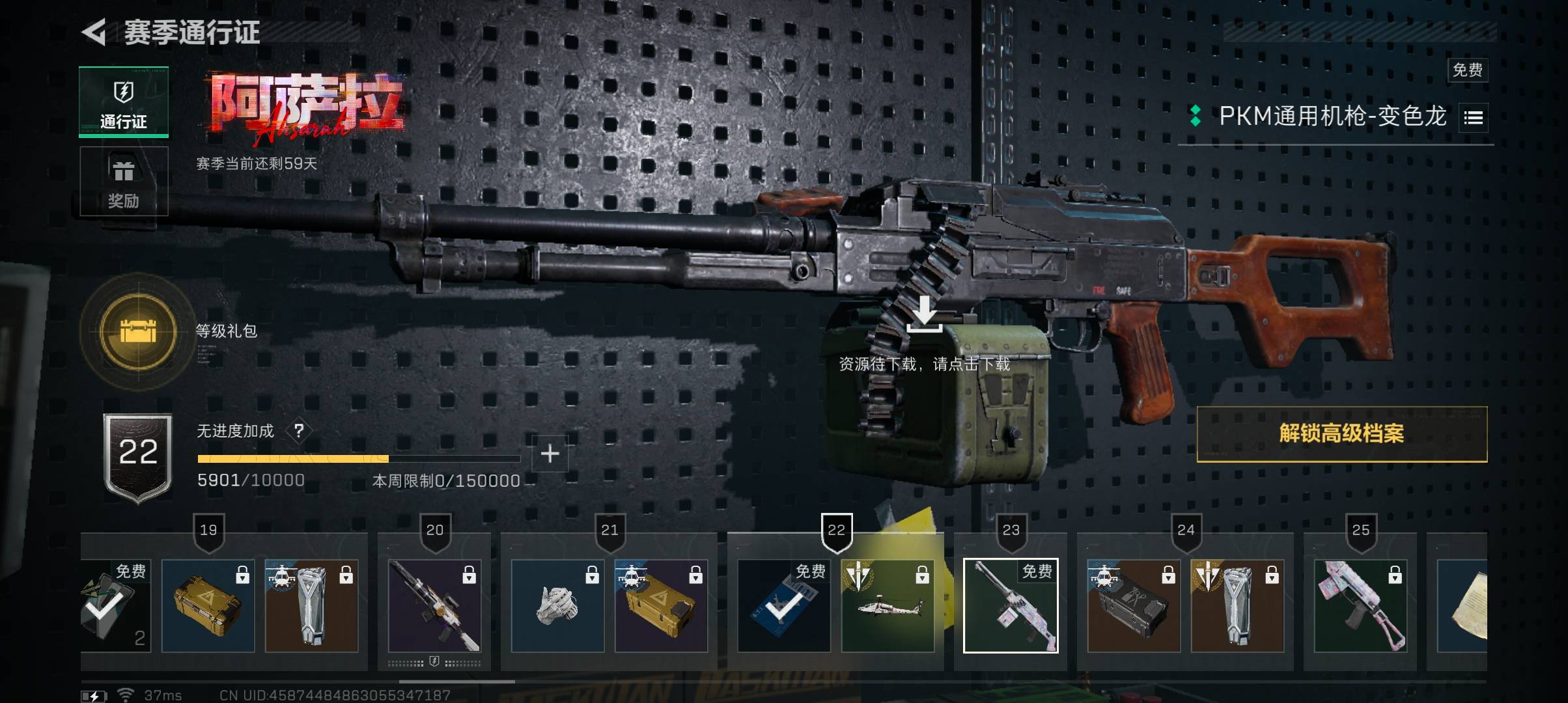This screenshot has height=703, width=1568.
Task: Select the level 23 free PKM reward
Action: (1011, 605)
